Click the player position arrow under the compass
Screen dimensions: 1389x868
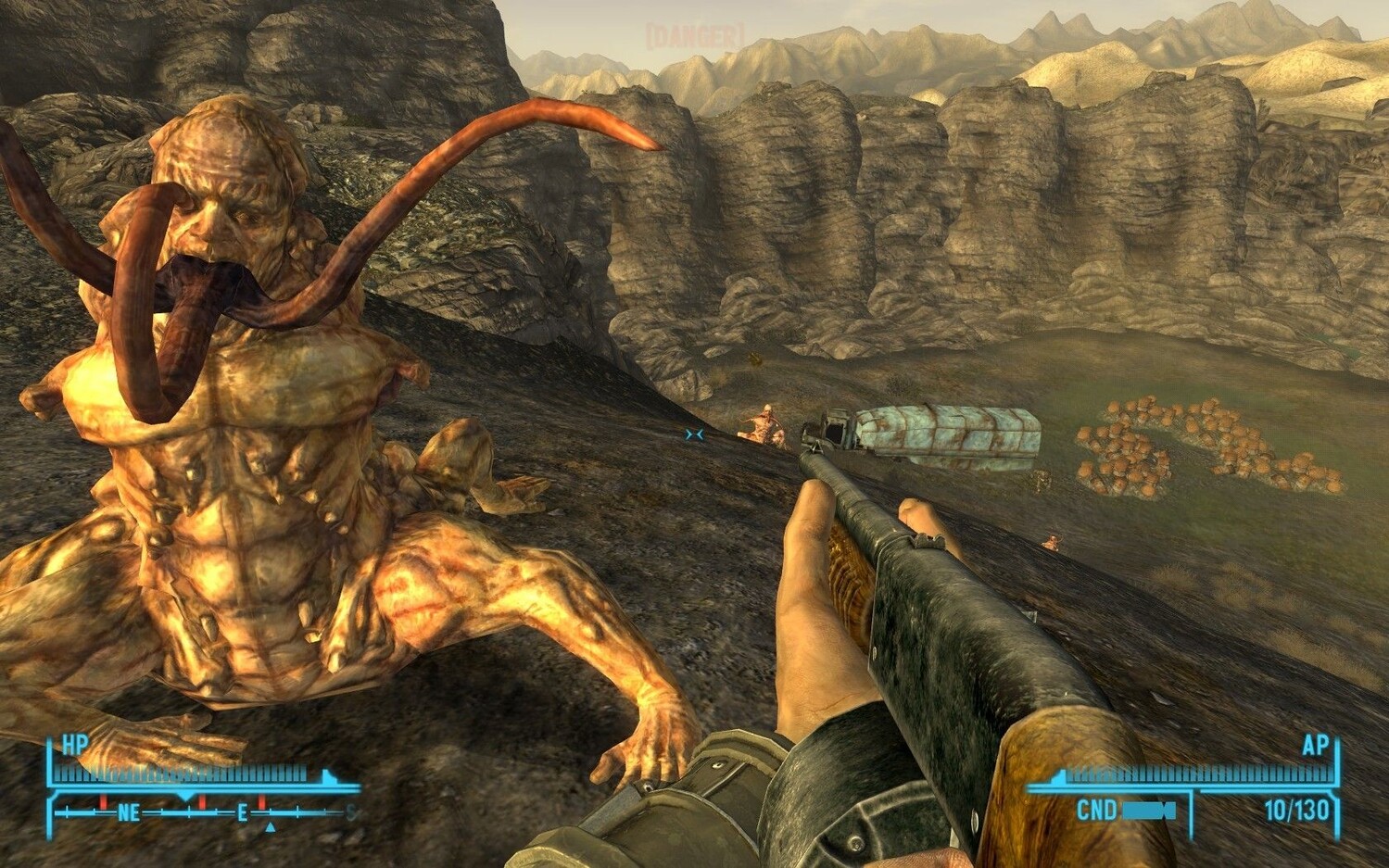[x=269, y=827]
